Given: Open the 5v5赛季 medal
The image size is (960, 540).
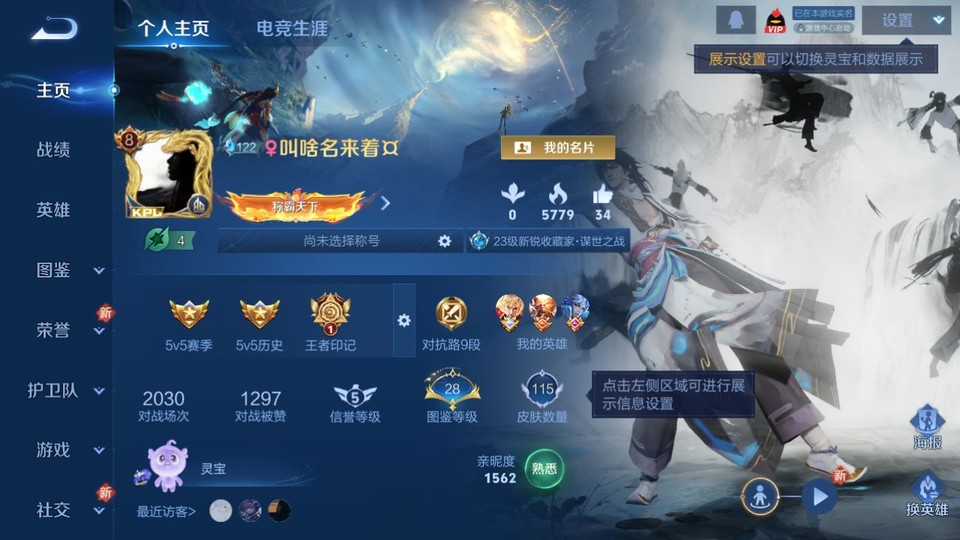Looking at the screenshot, I should coord(189,322).
